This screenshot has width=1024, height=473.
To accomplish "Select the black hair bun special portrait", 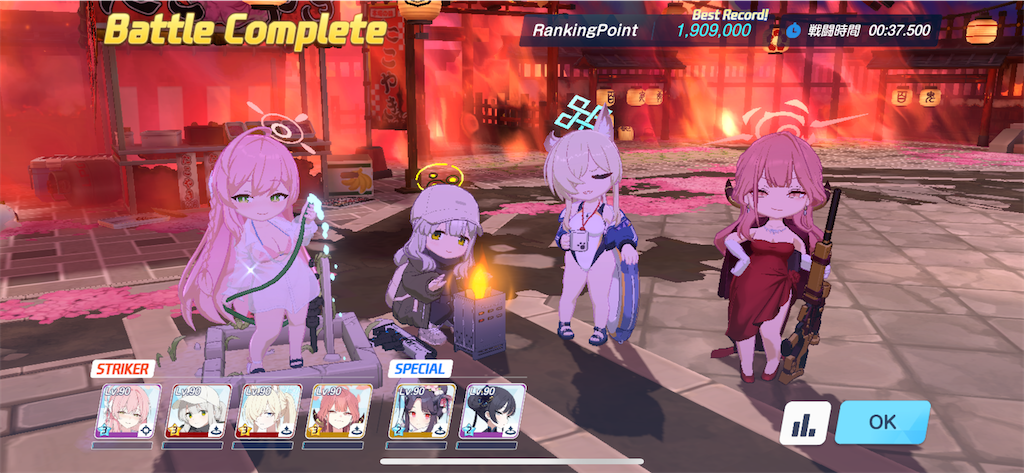I will pos(493,412).
